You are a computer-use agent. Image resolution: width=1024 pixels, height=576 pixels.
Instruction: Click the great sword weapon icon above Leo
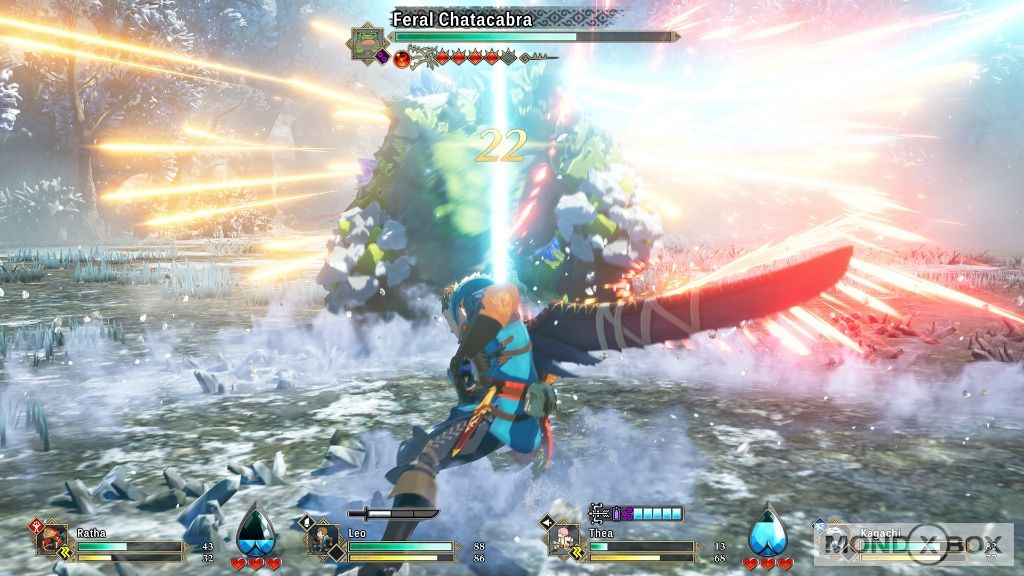[x=393, y=514]
